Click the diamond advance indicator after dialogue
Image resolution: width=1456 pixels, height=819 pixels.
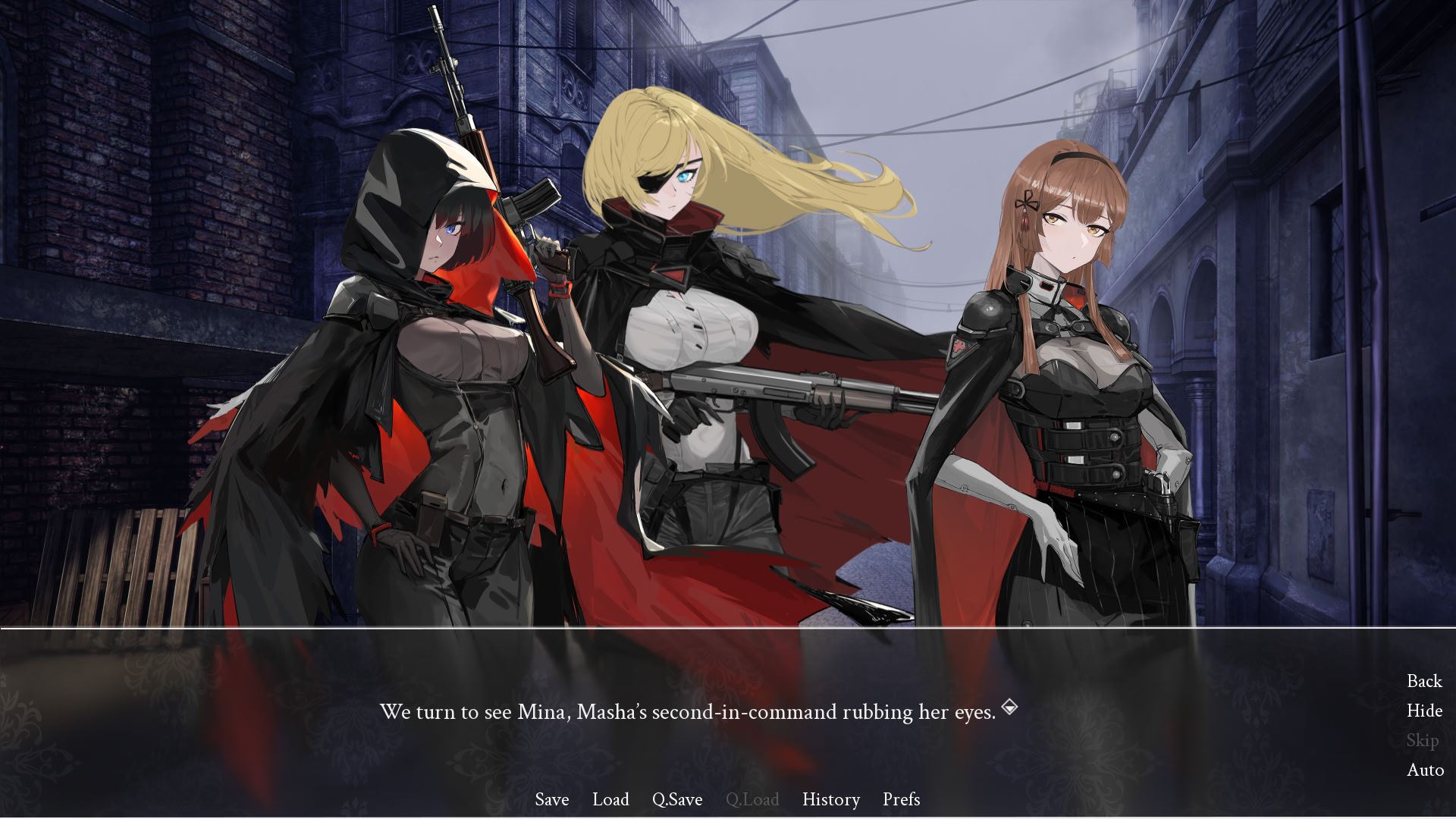1010,709
